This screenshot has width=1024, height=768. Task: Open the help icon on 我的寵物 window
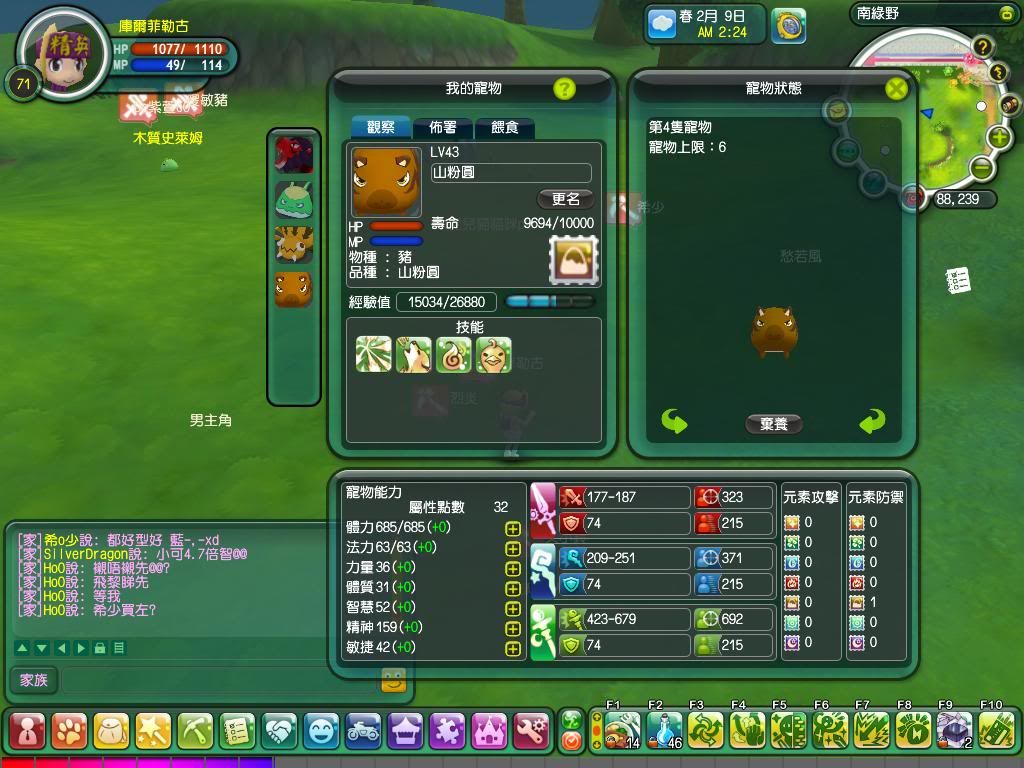[564, 89]
